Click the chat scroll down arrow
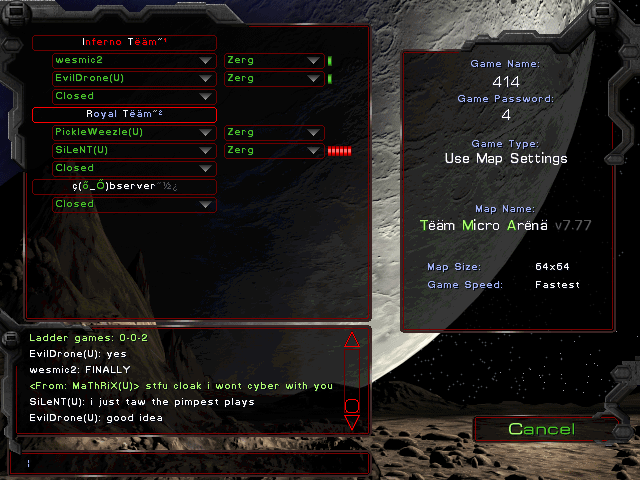 click(352, 422)
